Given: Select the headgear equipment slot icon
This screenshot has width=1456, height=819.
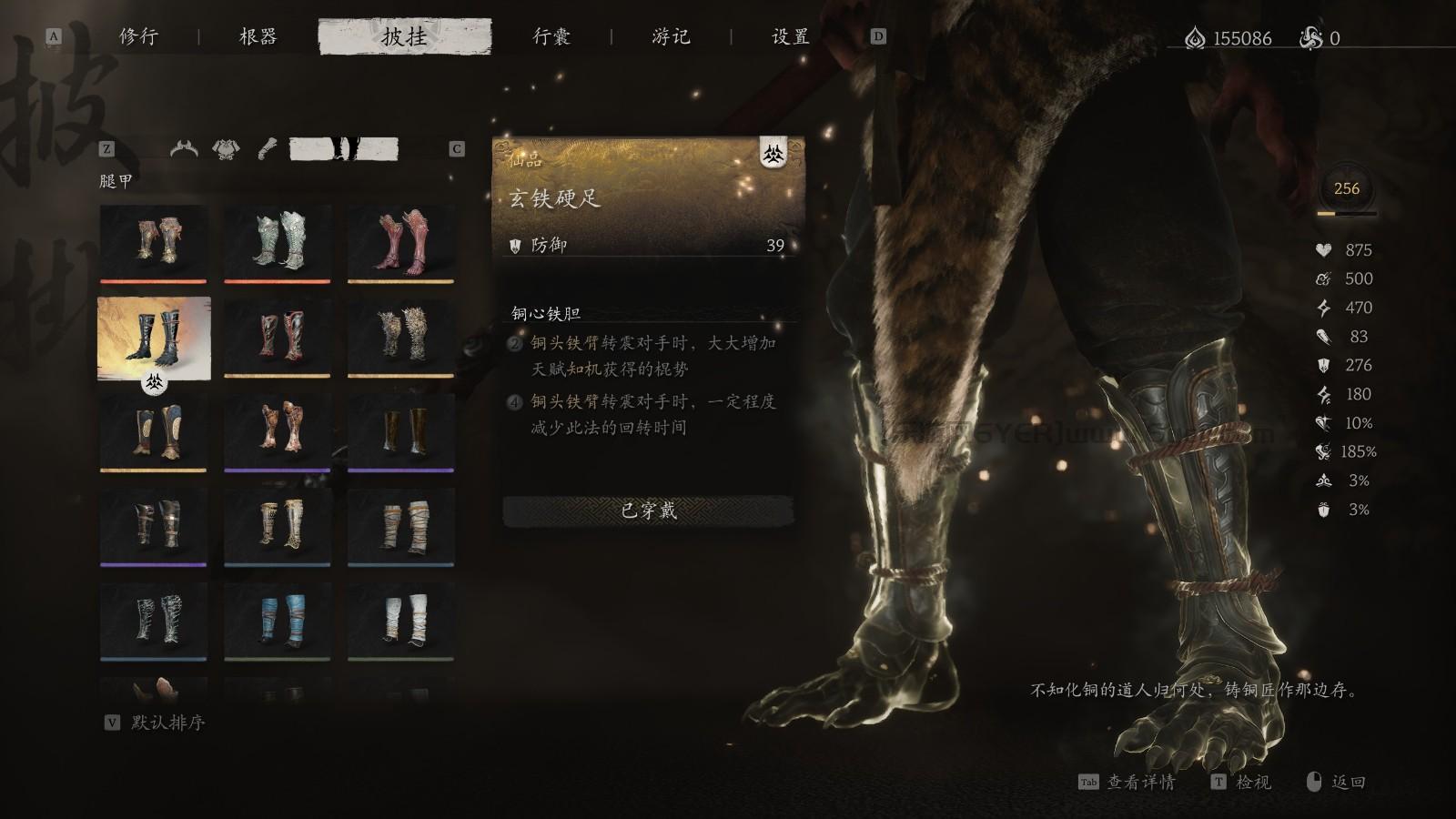Looking at the screenshot, I should (184, 147).
